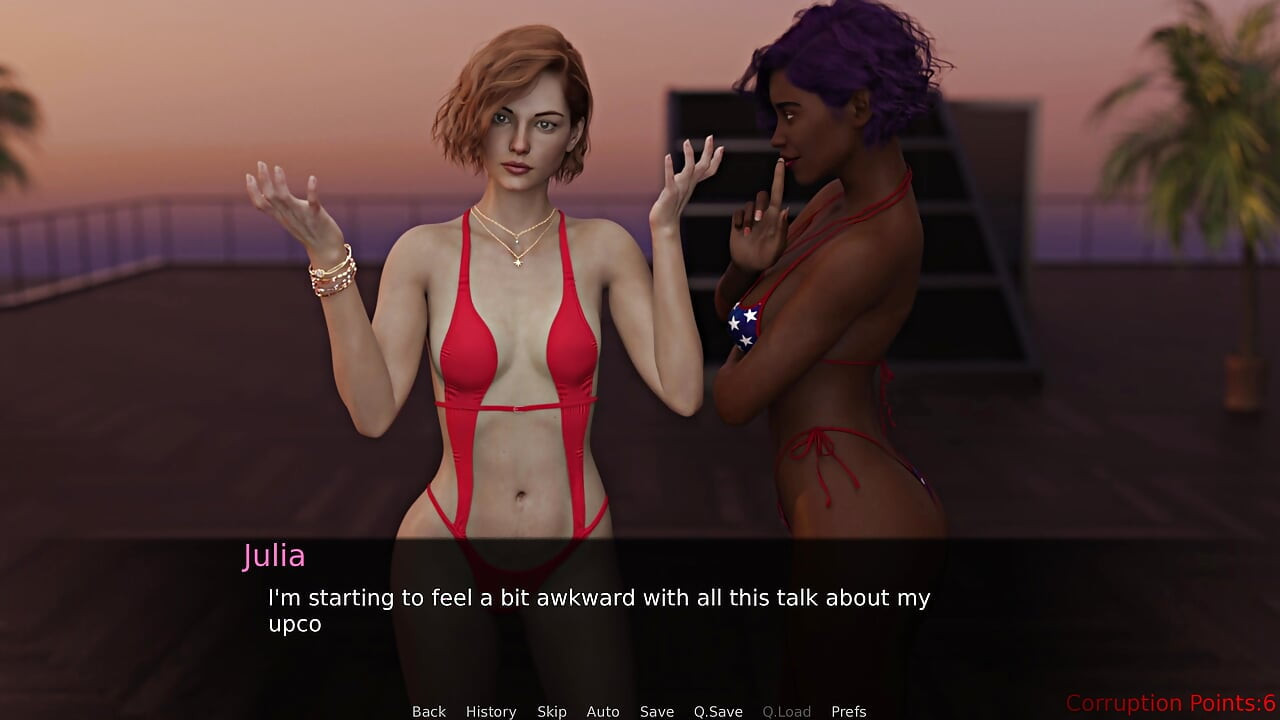Image resolution: width=1280 pixels, height=720 pixels.
Task: Click the greyed-out Q.Load button
Action: pyautogui.click(x=787, y=711)
